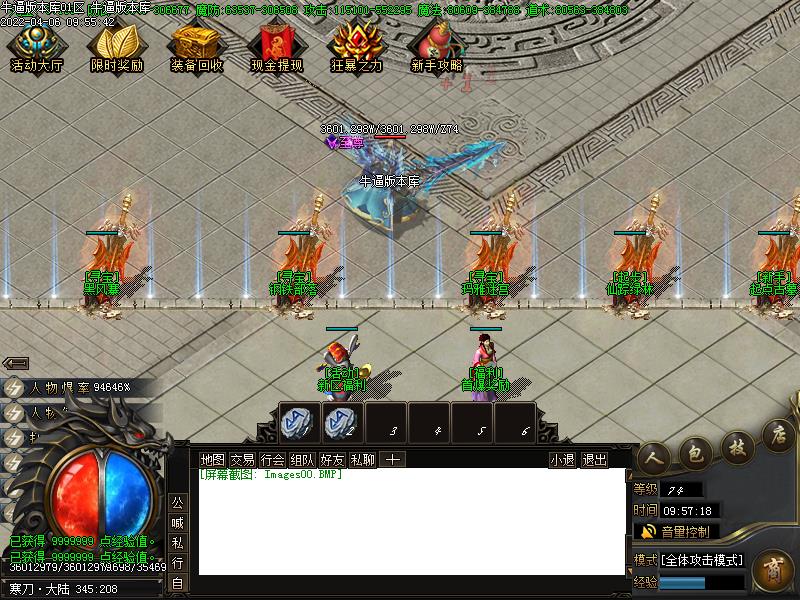Open the 交易 trade tab
The image size is (800, 600).
(x=242, y=460)
